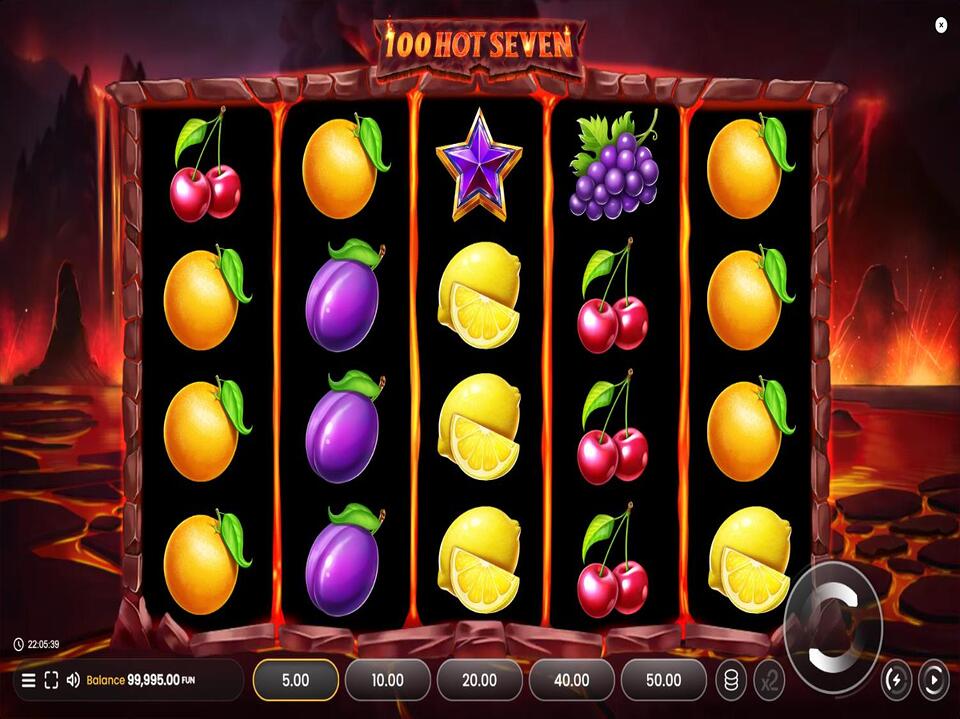Close the game with the top-right X
The image size is (960, 719).
tap(941, 25)
